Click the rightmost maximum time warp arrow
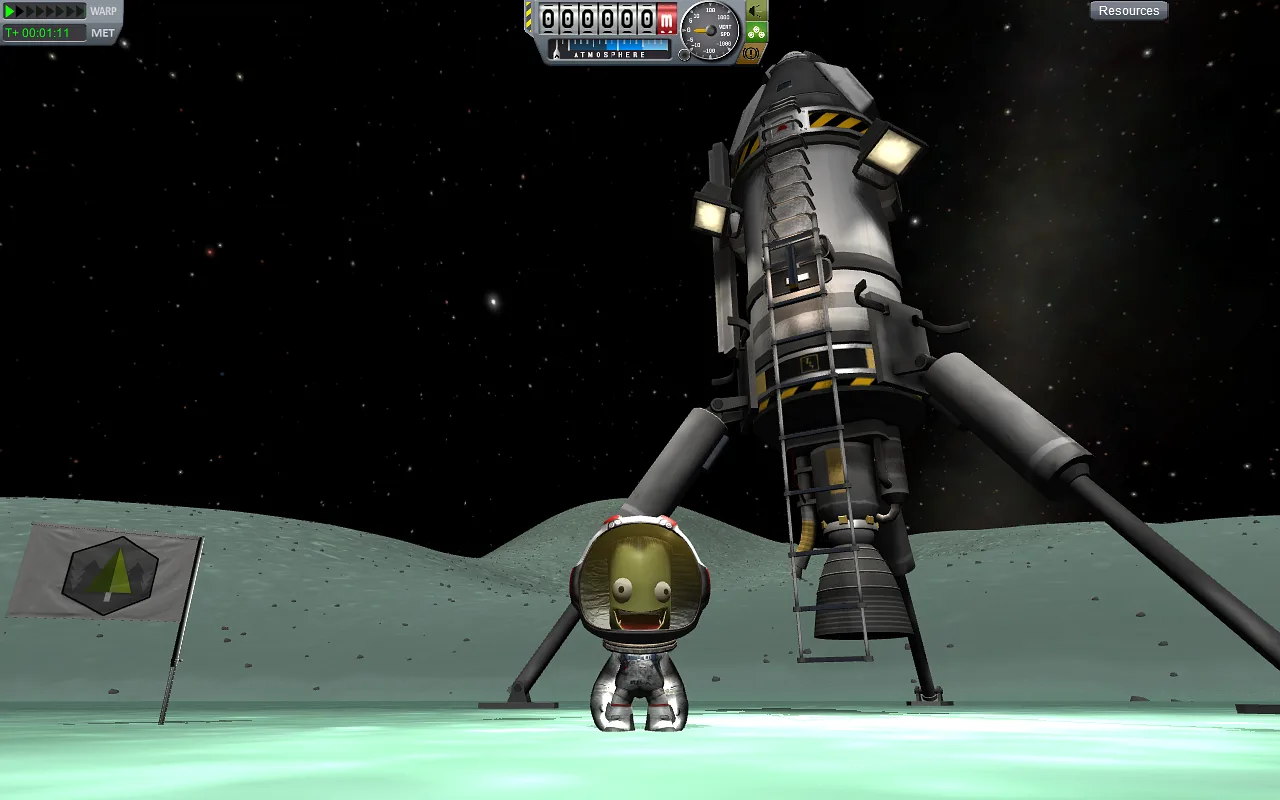Screen dimensions: 1280x800 coord(77,10)
